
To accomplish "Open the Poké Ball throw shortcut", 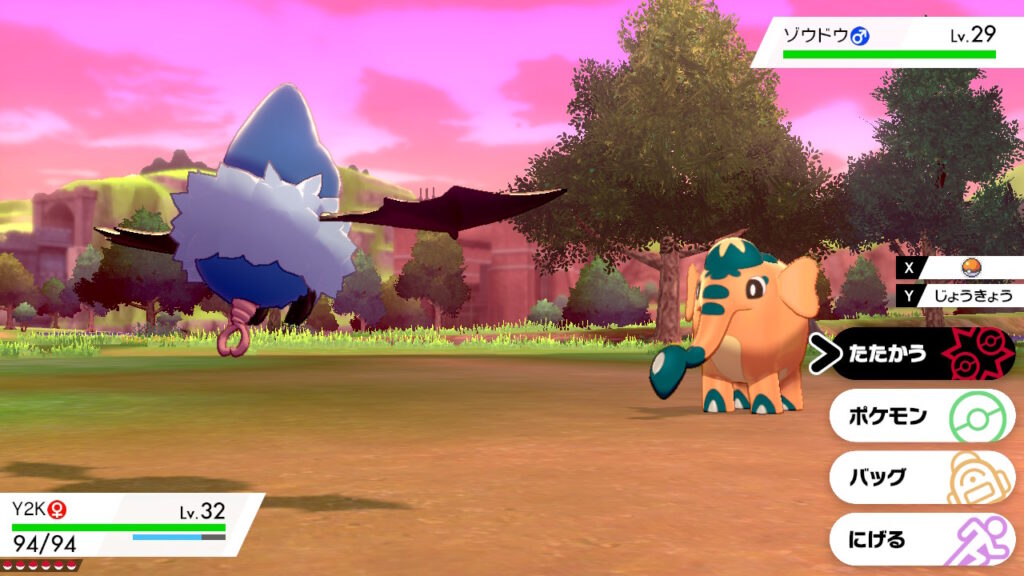I will point(968,267).
